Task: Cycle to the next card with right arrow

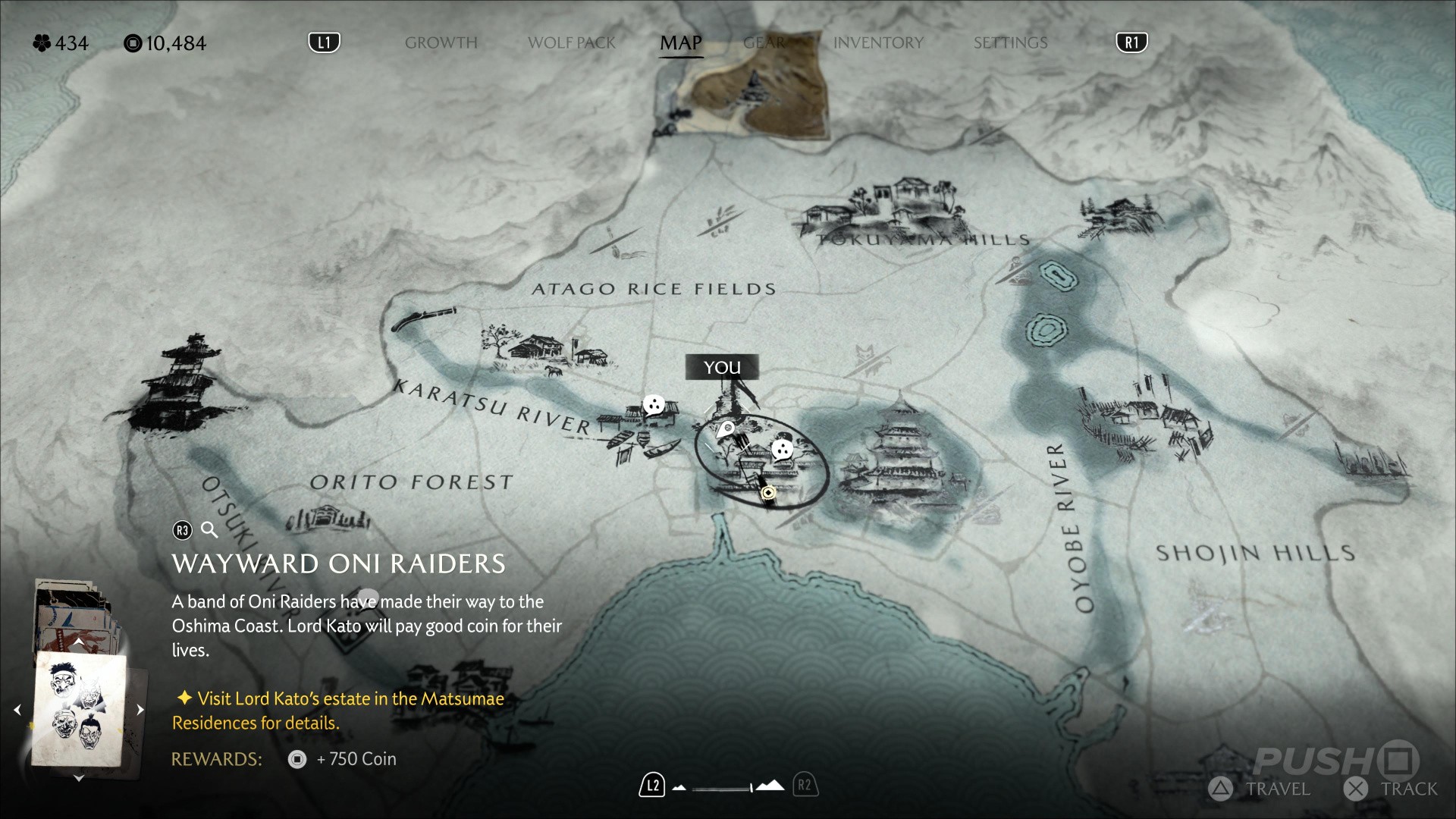Action: click(140, 710)
